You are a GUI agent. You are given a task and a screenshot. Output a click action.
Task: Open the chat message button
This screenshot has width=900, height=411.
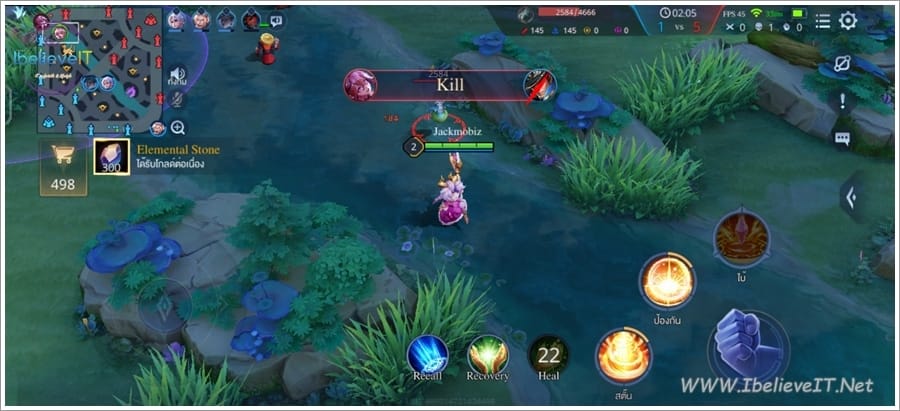pos(843,139)
